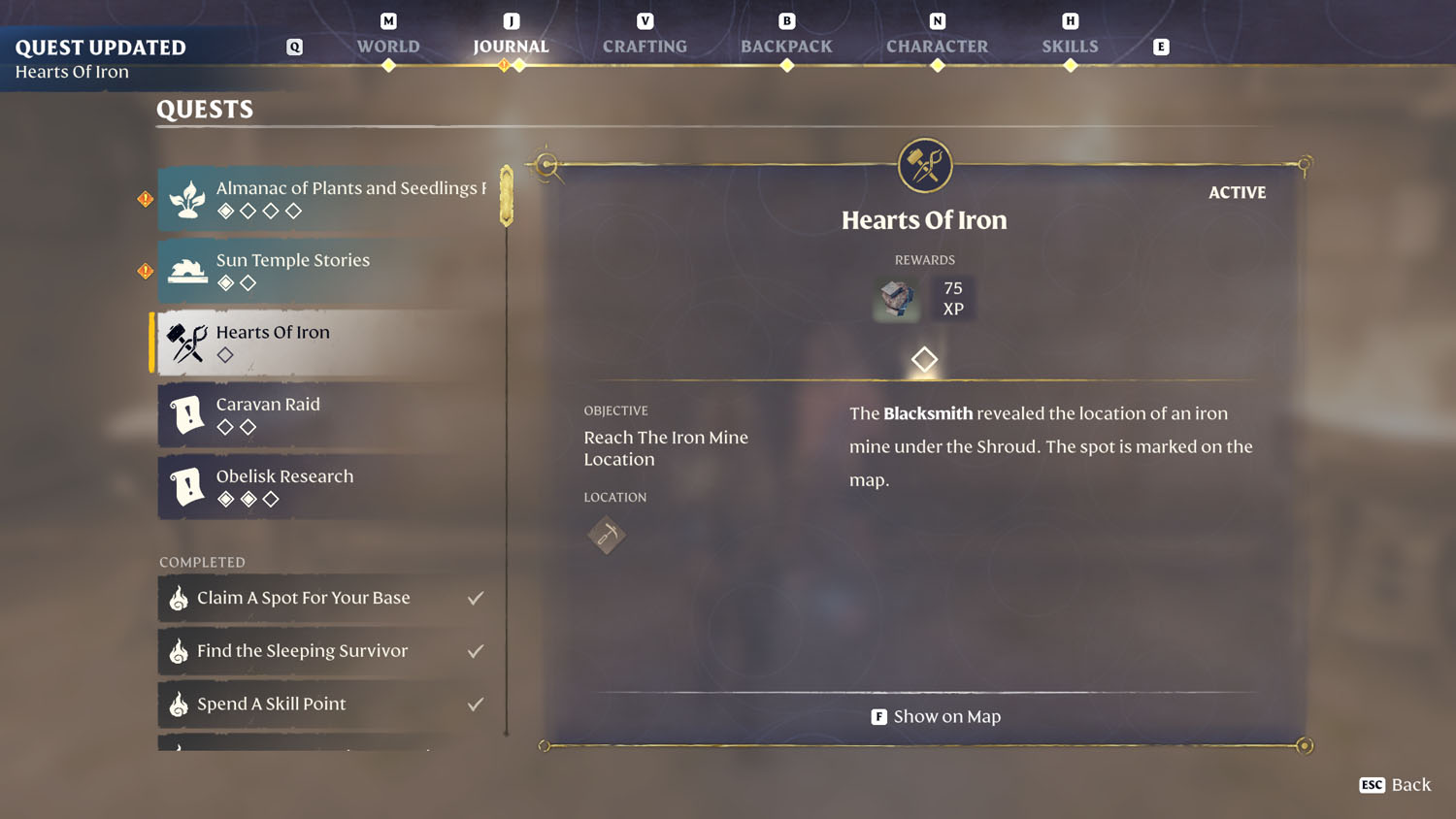Click the Back button
Screen dimensions: 1456x819
point(1396,784)
